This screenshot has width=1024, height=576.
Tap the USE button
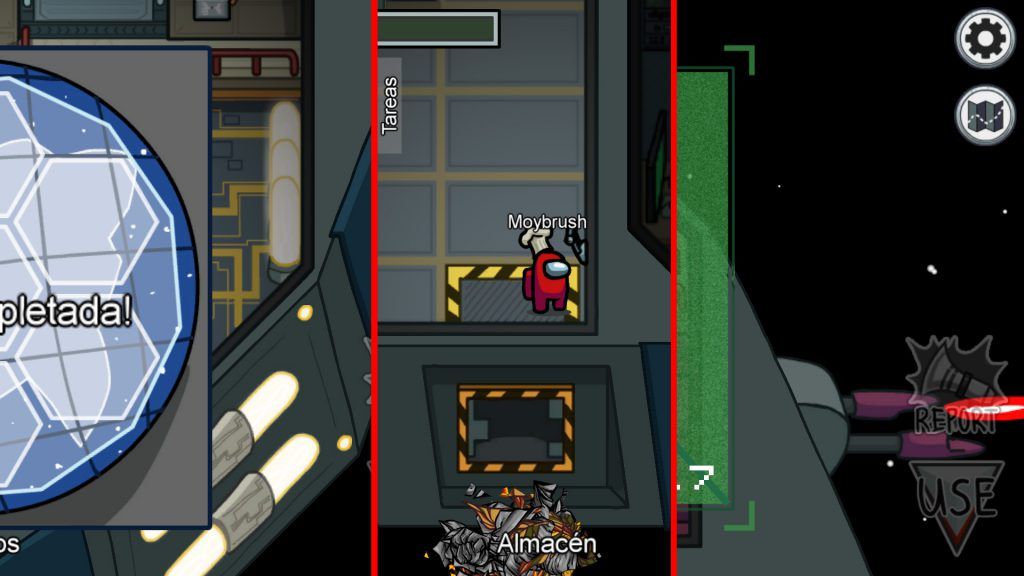tap(957, 503)
